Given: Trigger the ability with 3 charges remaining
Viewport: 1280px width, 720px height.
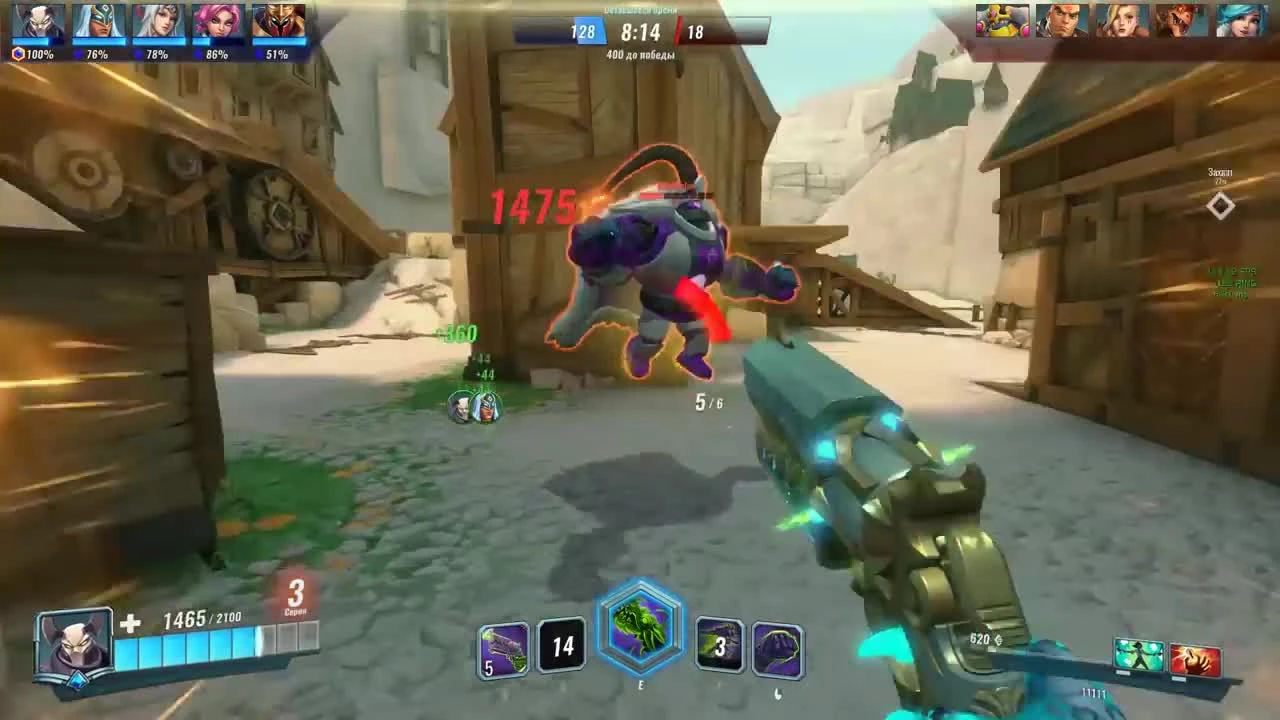Looking at the screenshot, I should (x=722, y=647).
